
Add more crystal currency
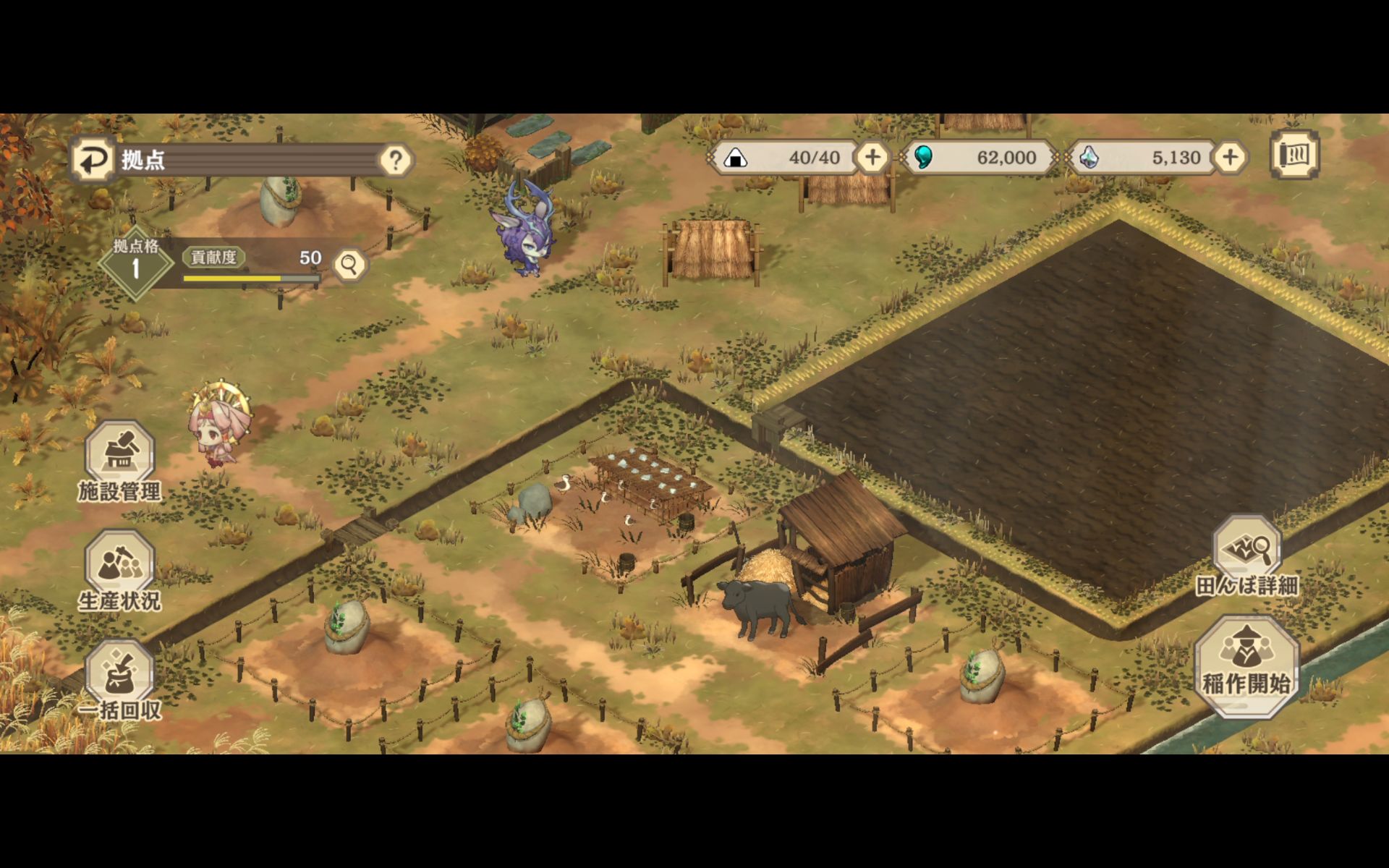pyautogui.click(x=1230, y=157)
